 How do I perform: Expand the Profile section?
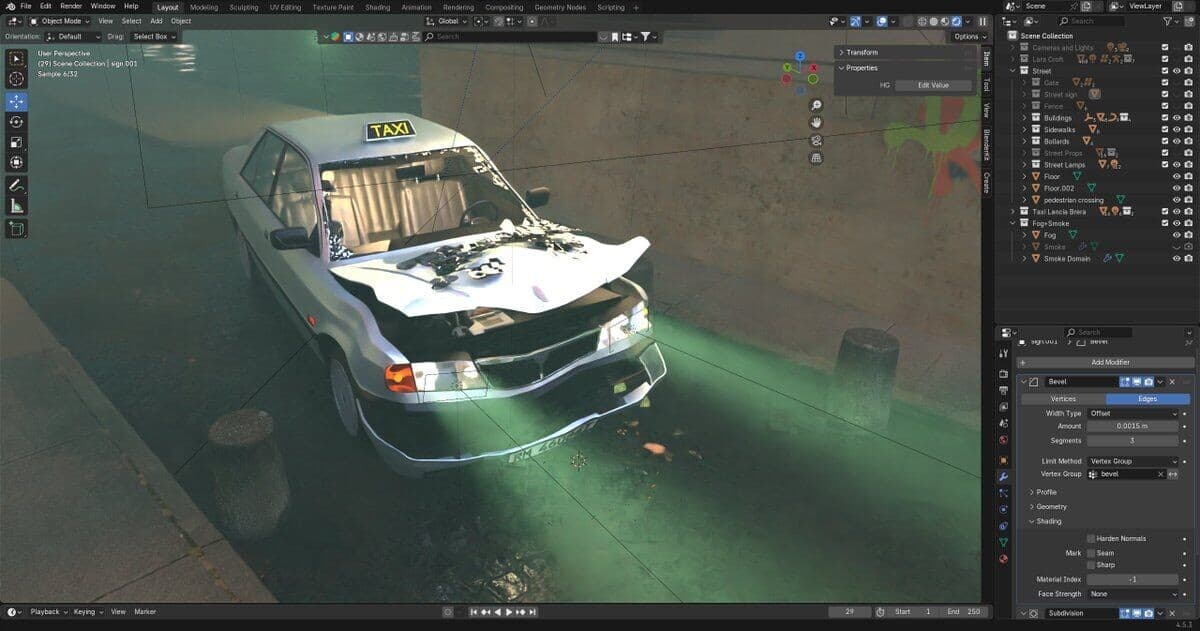click(1046, 492)
